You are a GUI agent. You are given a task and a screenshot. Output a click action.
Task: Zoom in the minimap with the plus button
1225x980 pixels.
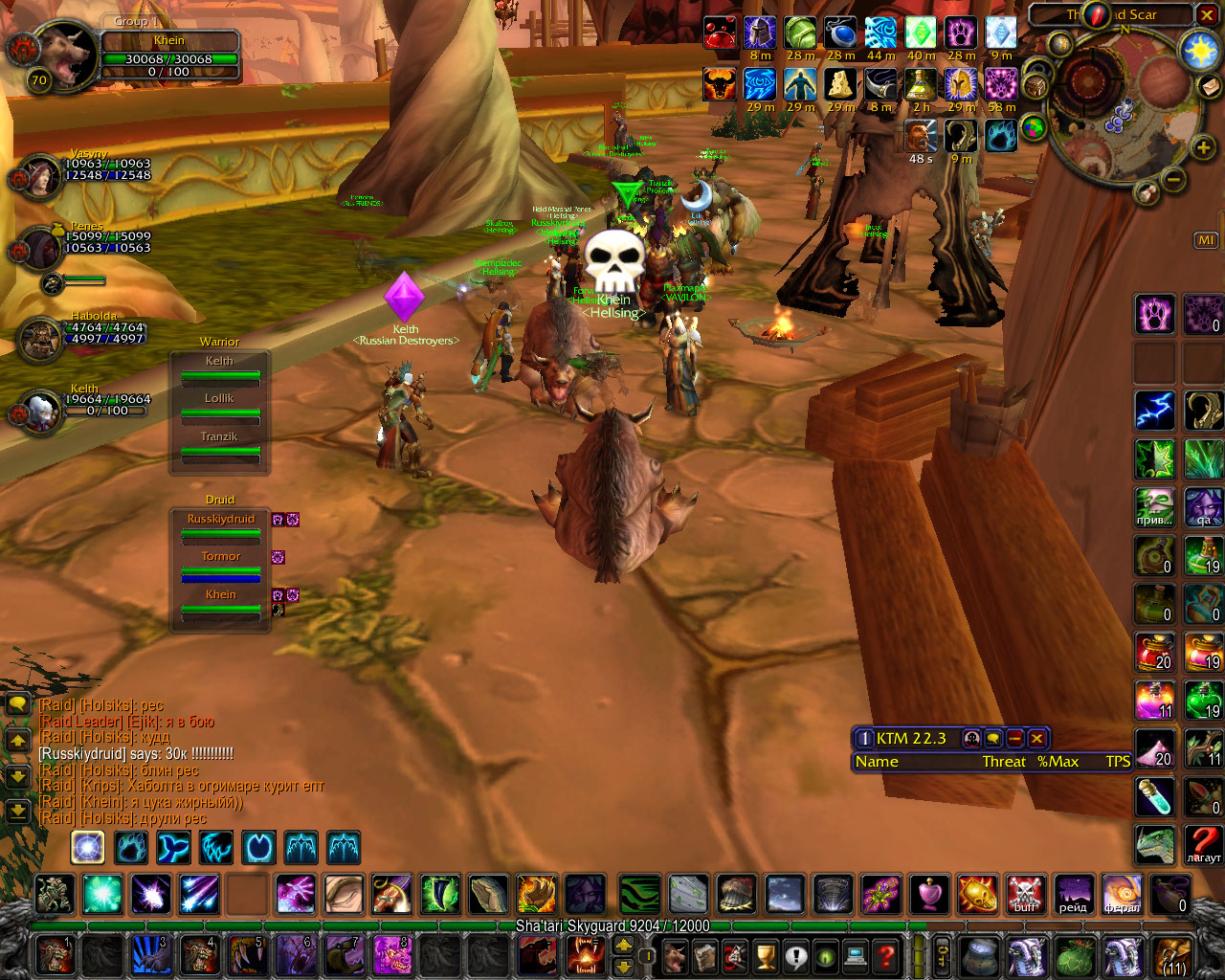(x=1203, y=147)
